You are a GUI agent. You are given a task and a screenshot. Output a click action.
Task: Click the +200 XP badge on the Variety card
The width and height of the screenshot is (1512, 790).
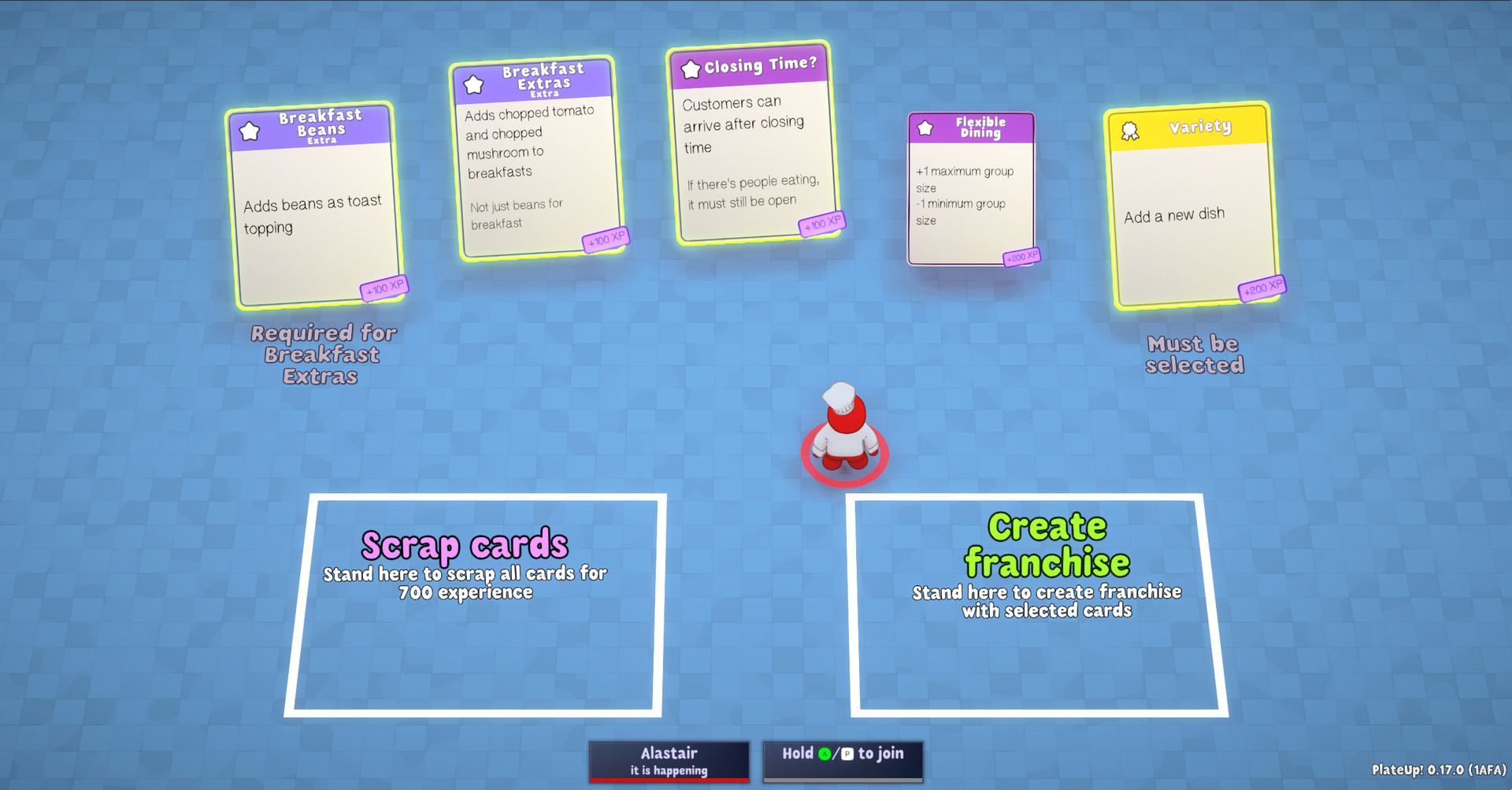tap(1262, 287)
